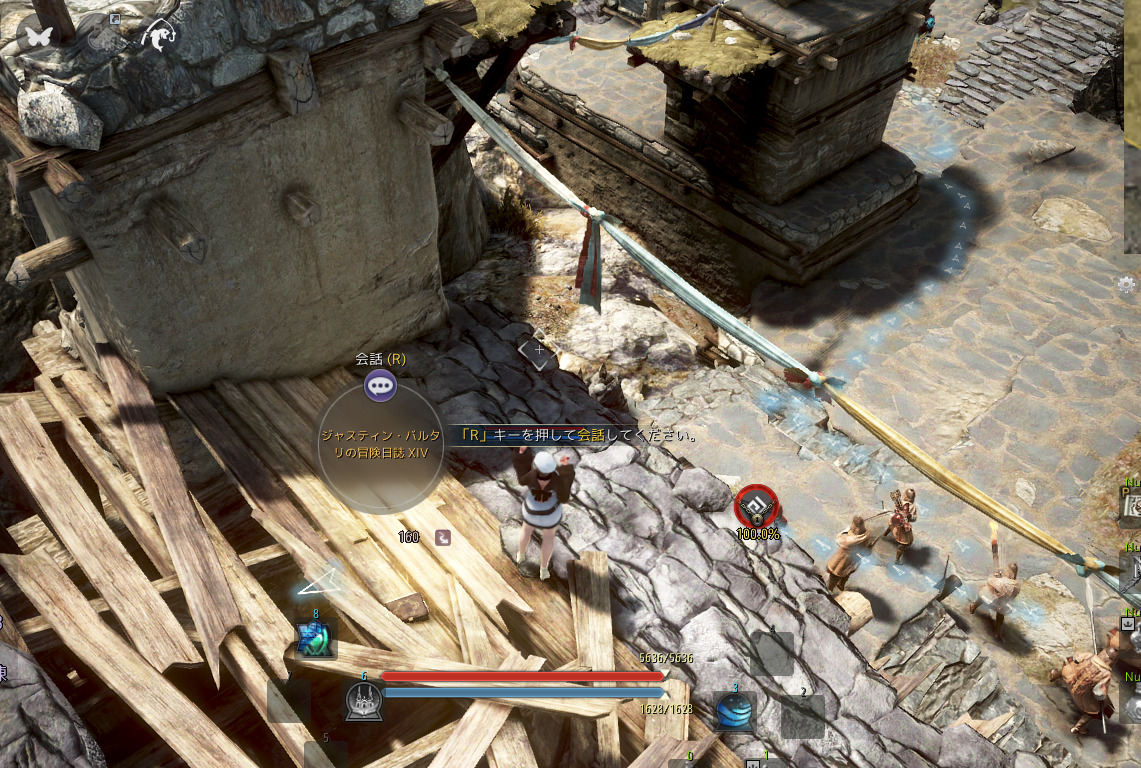The image size is (1141, 768).
Task: Open the gear settings icon
Action: point(1127,284)
